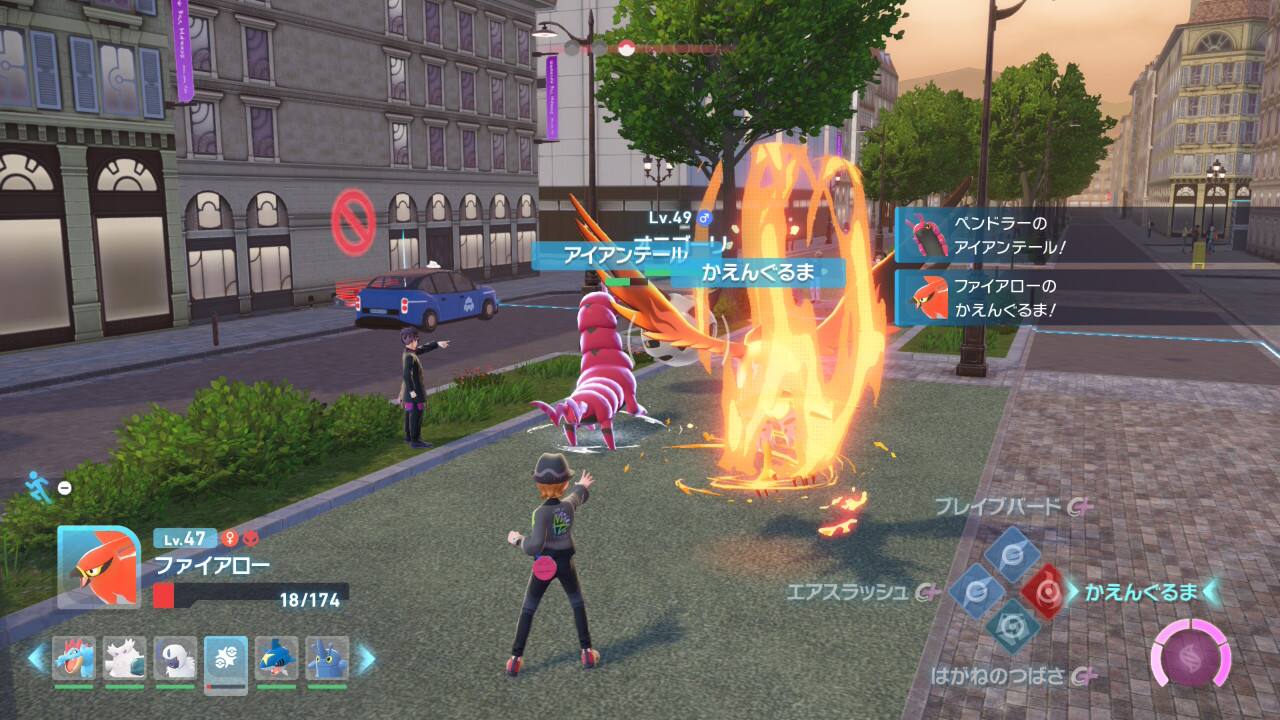Swap to Sharpedo in the party bar

[276, 658]
